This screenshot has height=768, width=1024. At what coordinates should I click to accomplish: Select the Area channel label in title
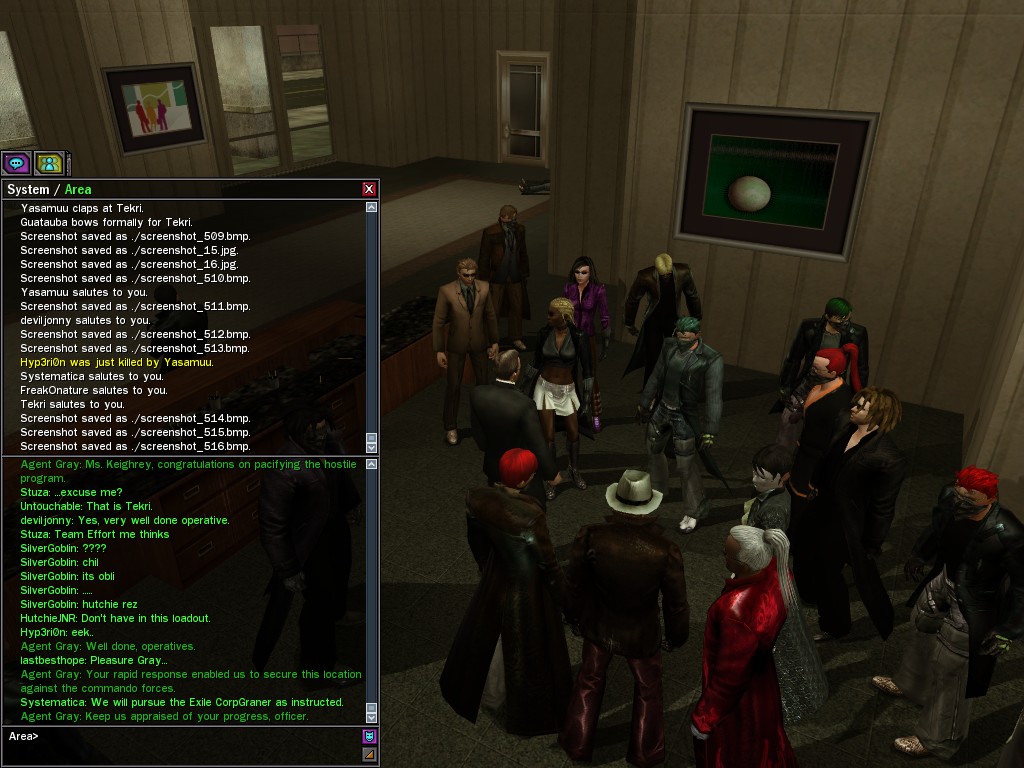coord(78,189)
